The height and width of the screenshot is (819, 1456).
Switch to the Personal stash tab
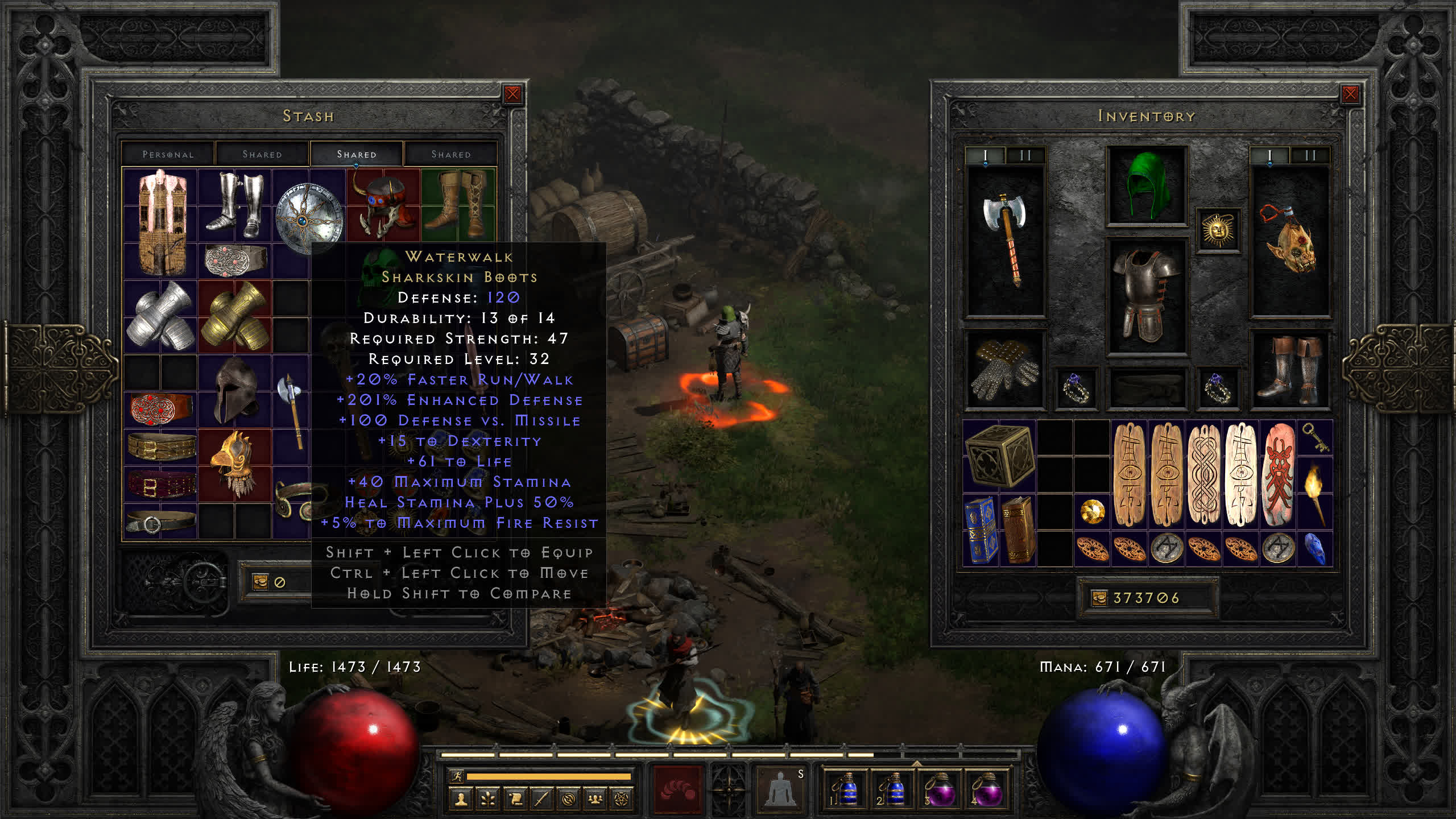pos(168,154)
